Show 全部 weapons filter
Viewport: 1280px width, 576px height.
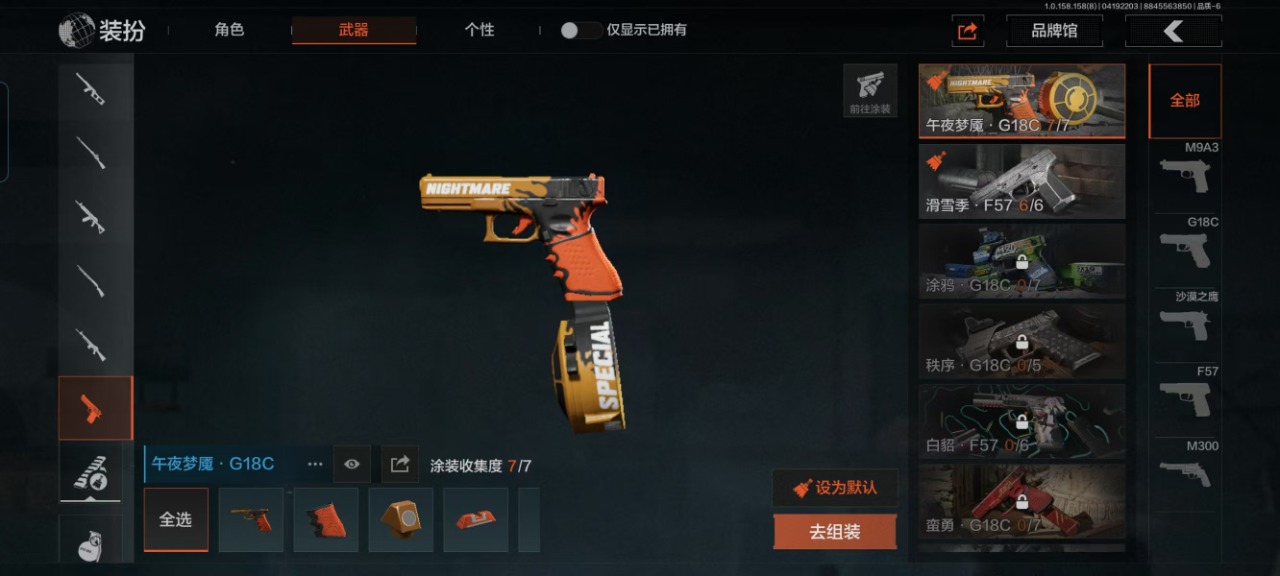click(1185, 101)
